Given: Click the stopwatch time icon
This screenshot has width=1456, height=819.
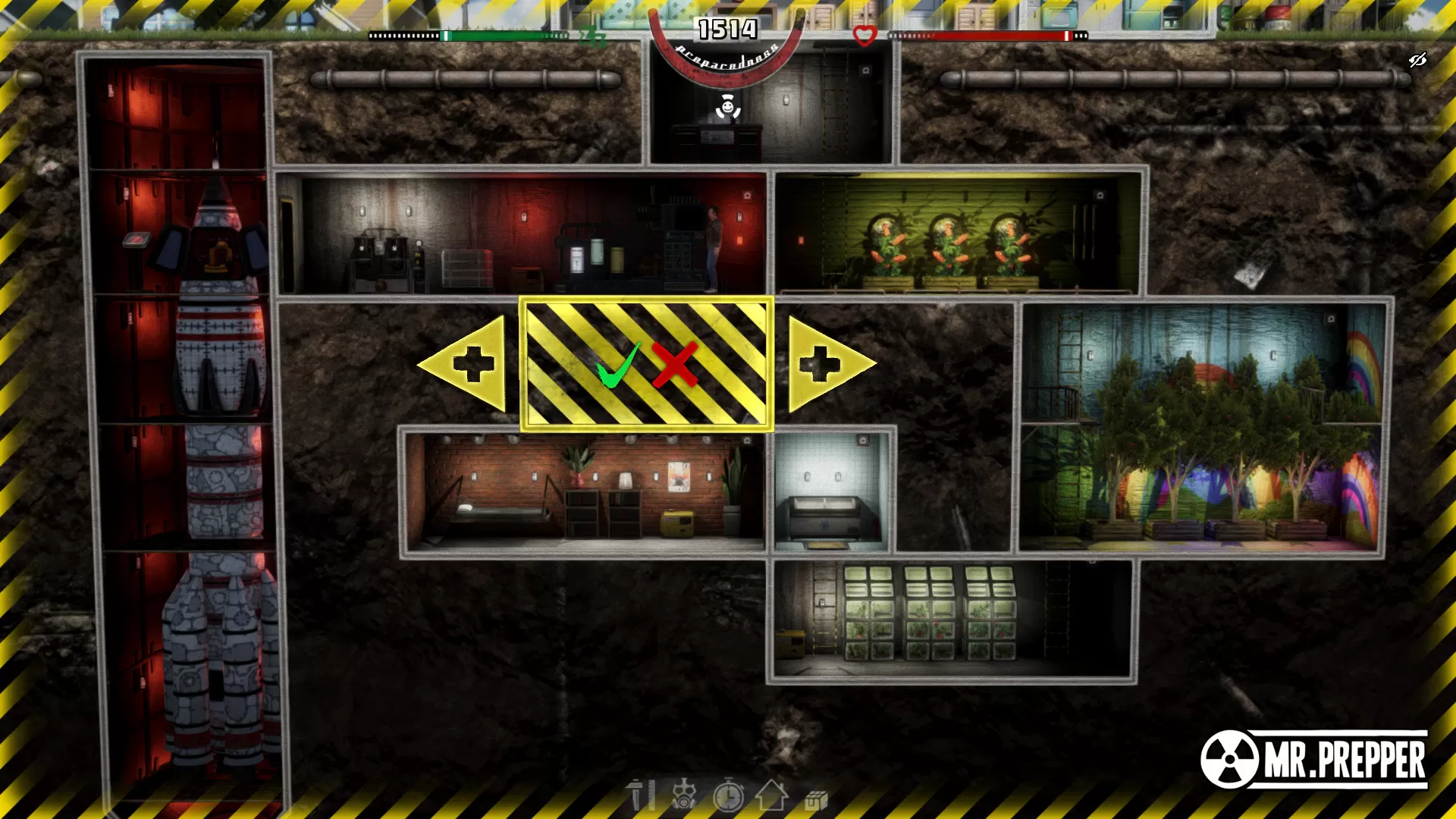Looking at the screenshot, I should (730, 796).
